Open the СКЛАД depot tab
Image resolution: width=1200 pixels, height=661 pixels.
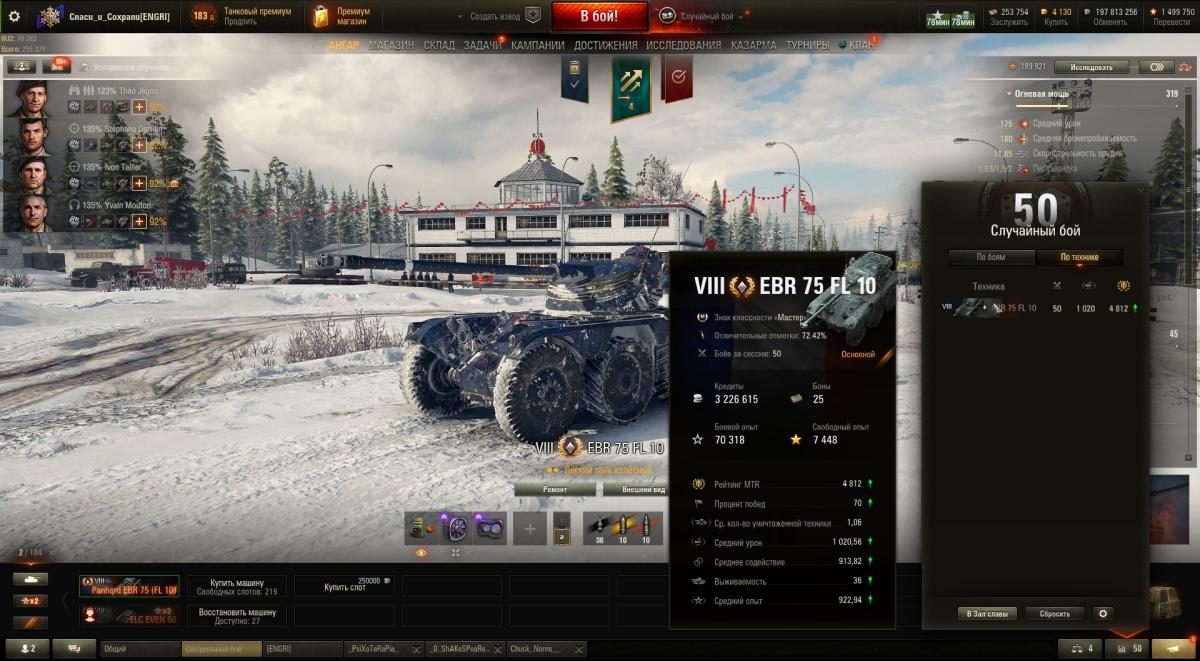(x=439, y=45)
